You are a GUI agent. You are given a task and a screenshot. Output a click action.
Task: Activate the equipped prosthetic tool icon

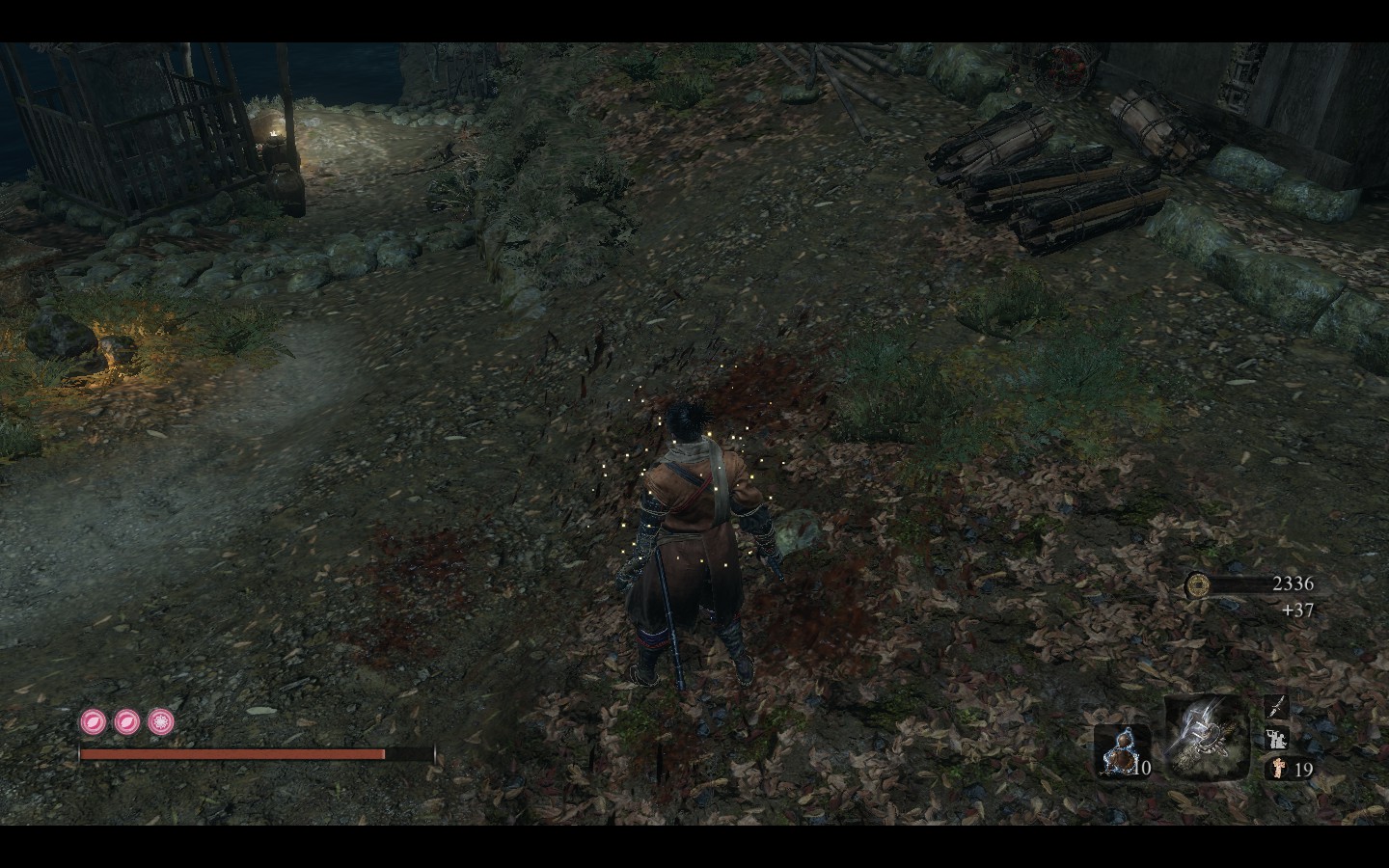click(1206, 738)
